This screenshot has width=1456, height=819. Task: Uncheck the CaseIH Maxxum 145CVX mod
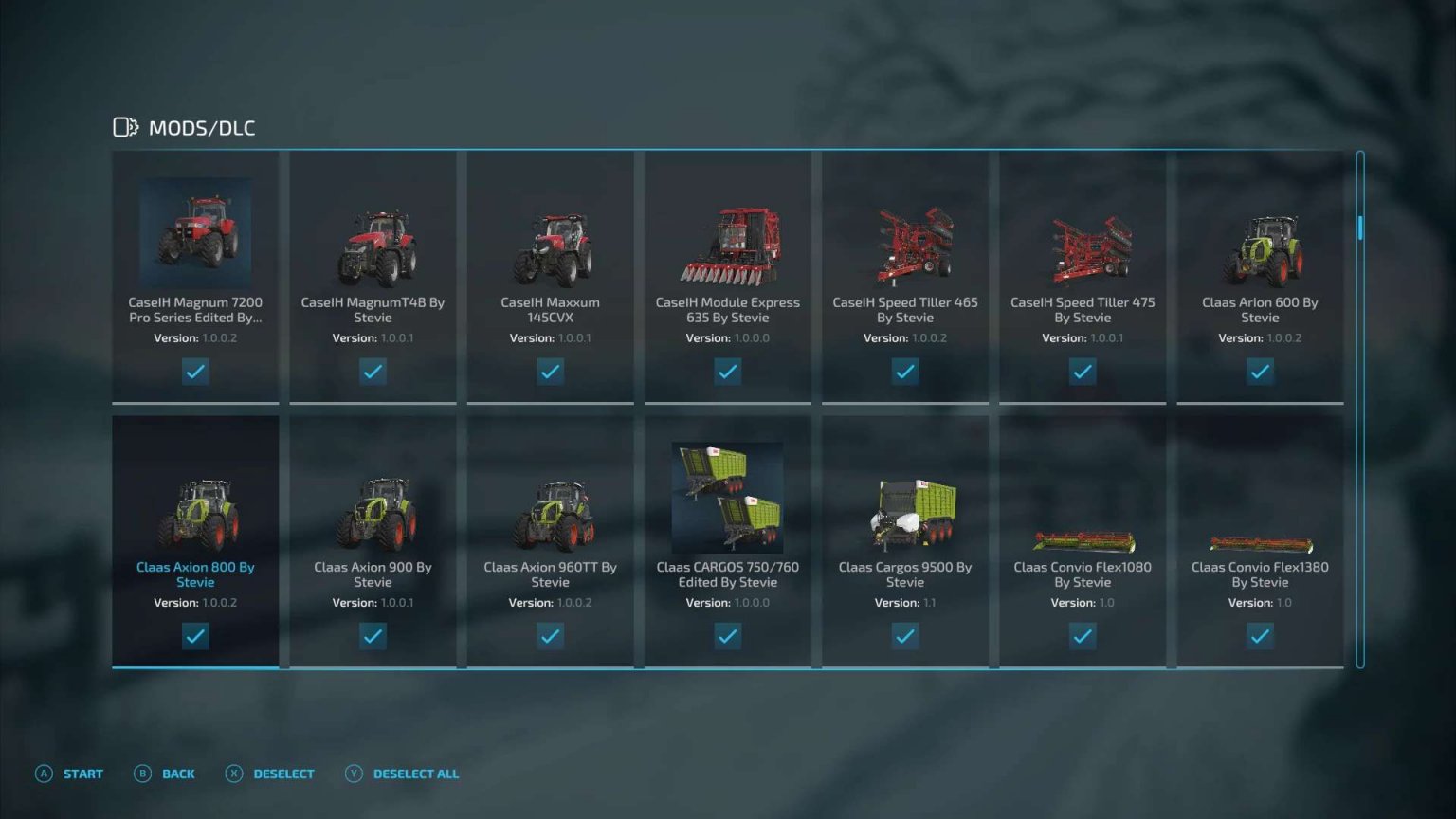[550, 372]
